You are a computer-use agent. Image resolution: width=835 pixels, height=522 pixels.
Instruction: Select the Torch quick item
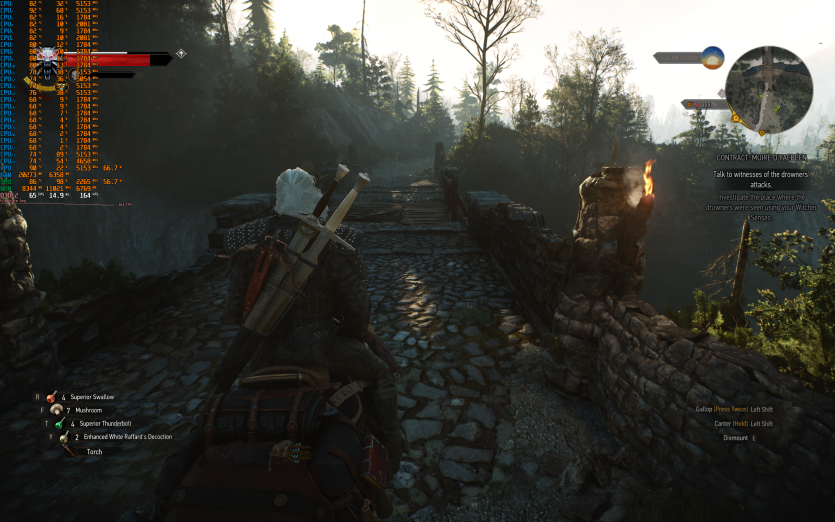pos(68,451)
